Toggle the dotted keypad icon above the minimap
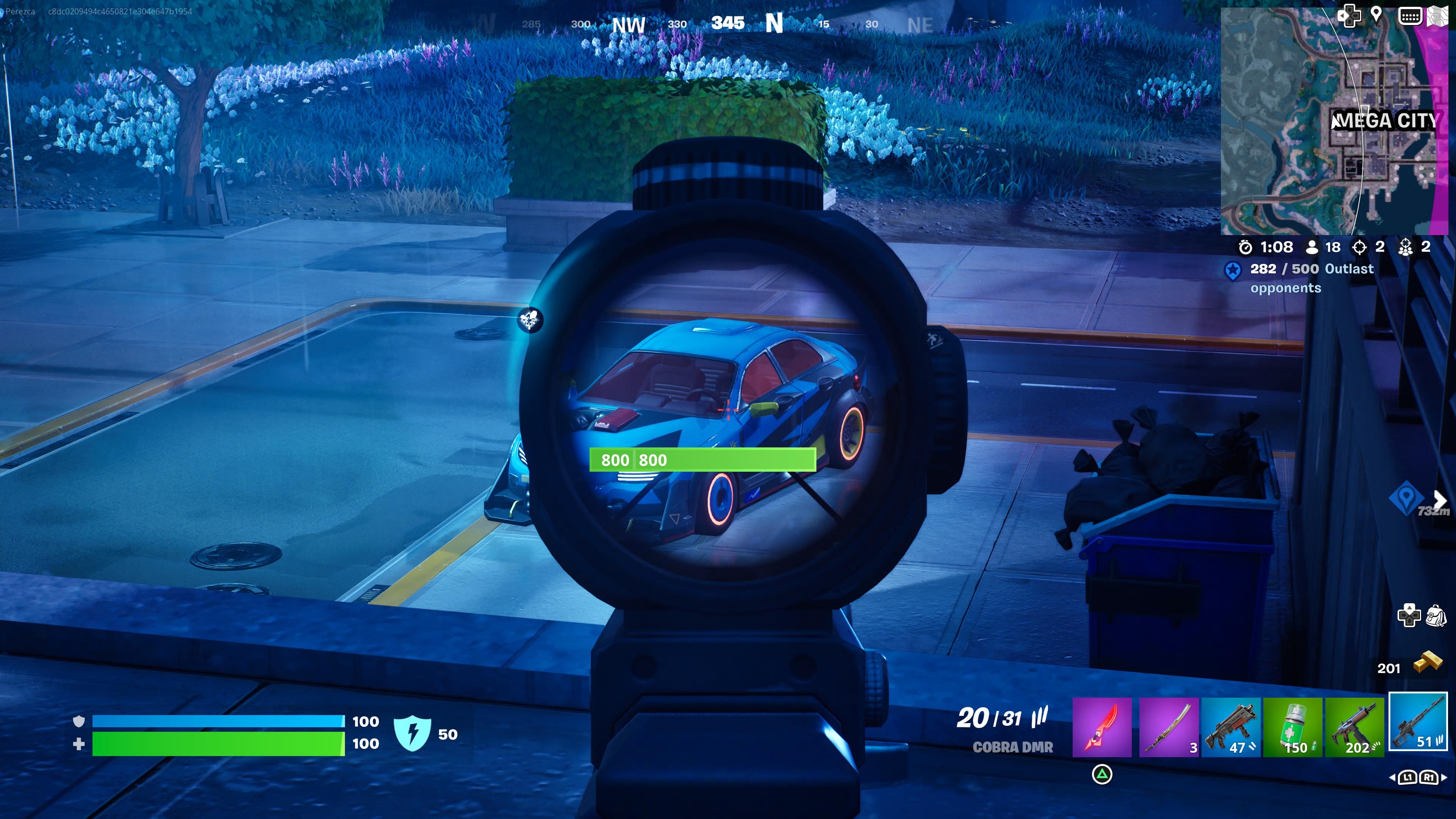 point(1410,16)
